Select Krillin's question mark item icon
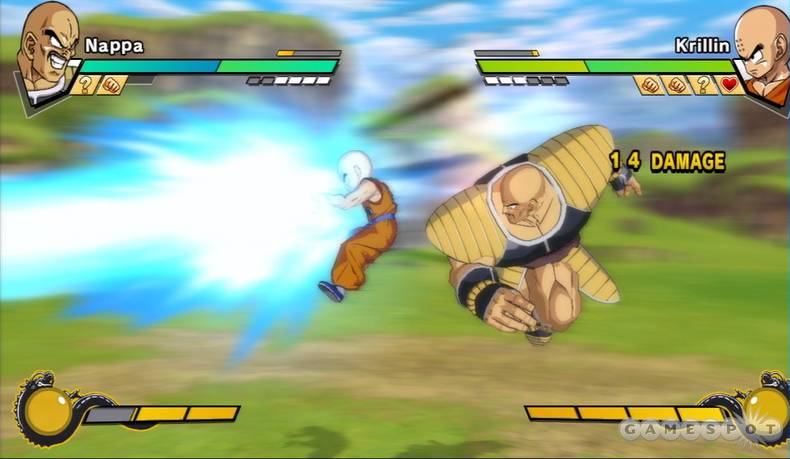Viewport: 790px width, 459px height. (x=704, y=85)
